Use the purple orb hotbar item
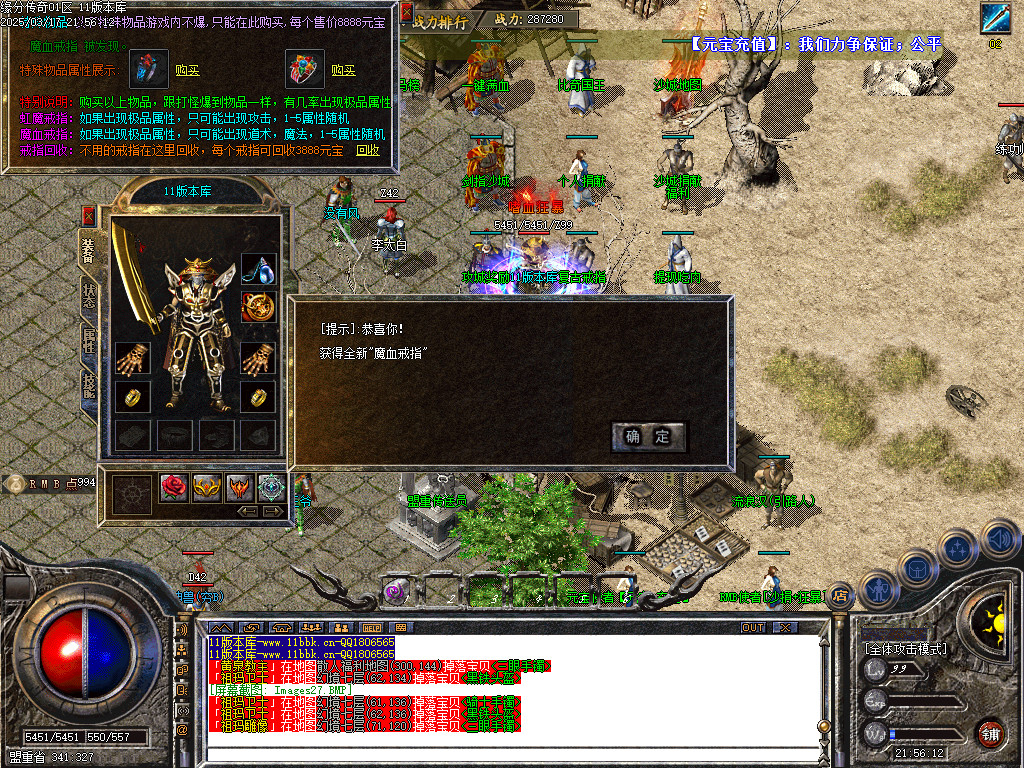This screenshot has width=1024, height=768. click(x=397, y=591)
